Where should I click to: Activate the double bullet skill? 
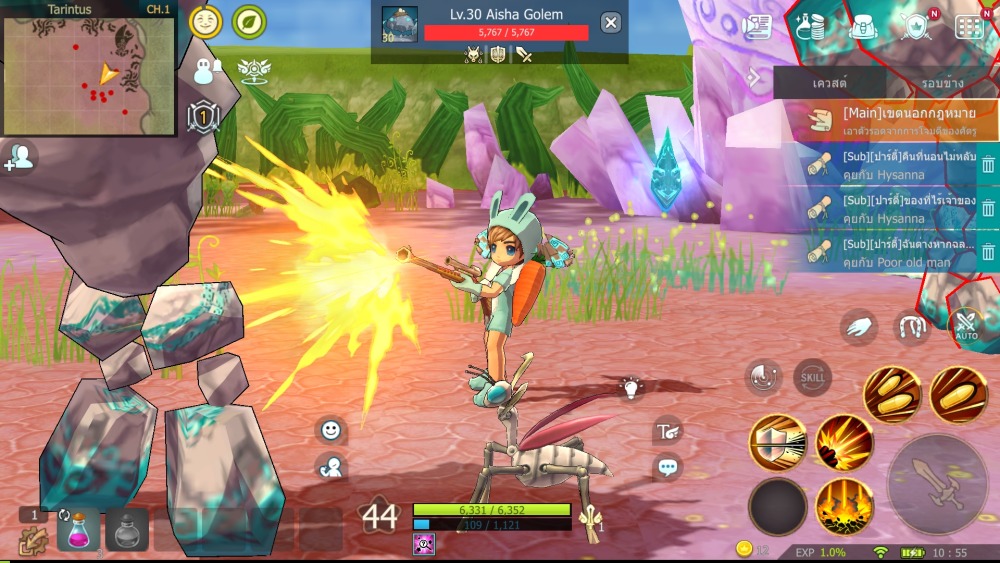point(892,394)
